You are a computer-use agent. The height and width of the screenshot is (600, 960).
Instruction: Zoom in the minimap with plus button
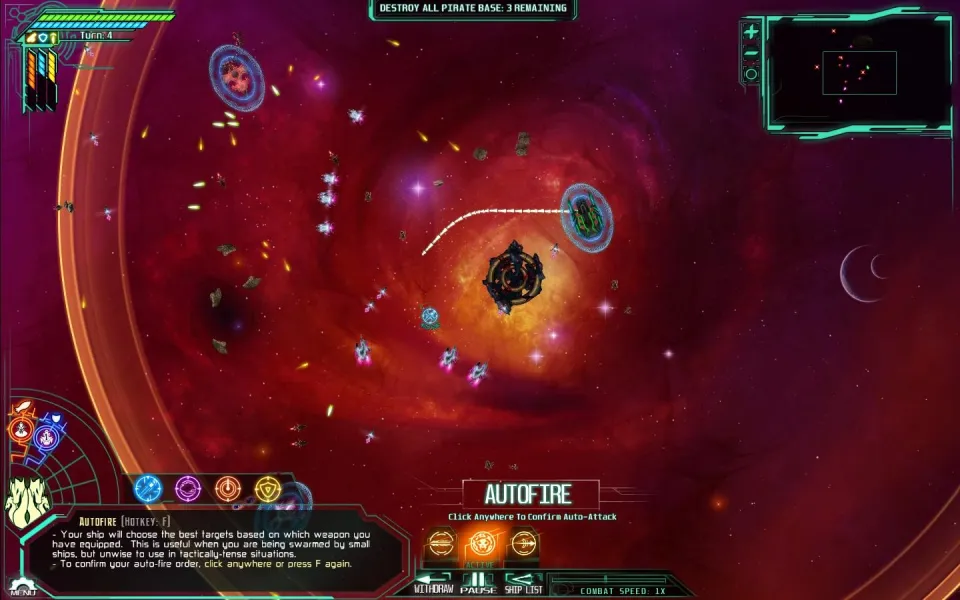click(x=751, y=33)
